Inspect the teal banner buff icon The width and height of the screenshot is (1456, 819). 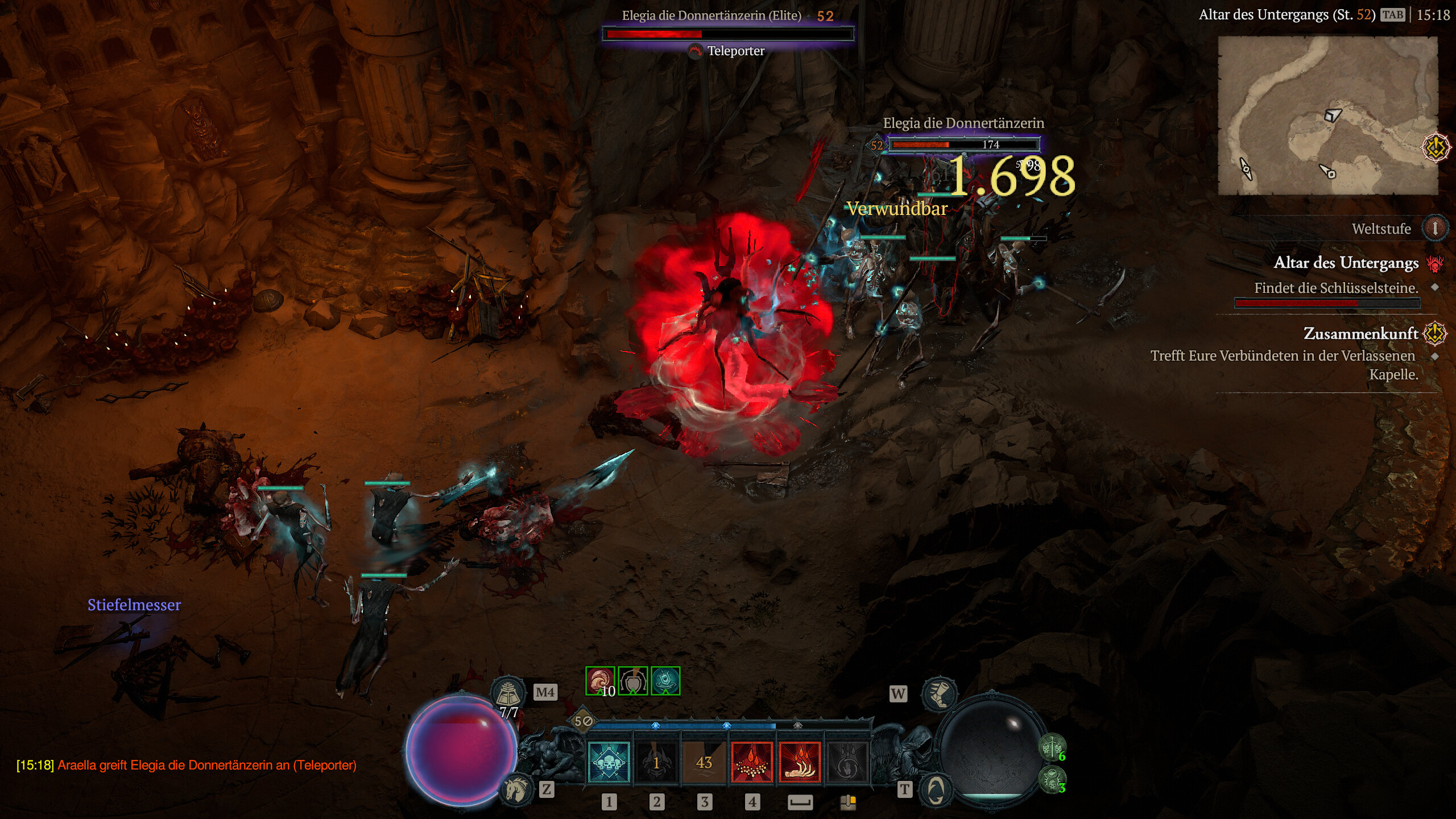[x=665, y=681]
